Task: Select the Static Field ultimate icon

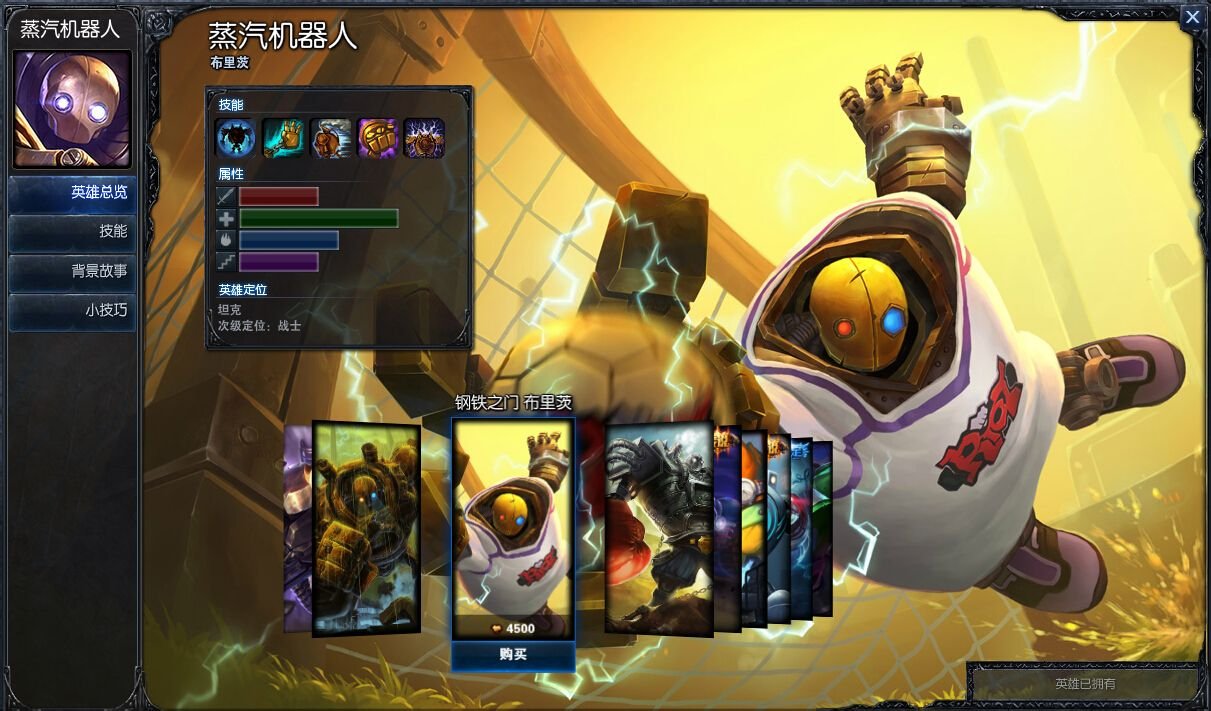Action: click(x=424, y=138)
